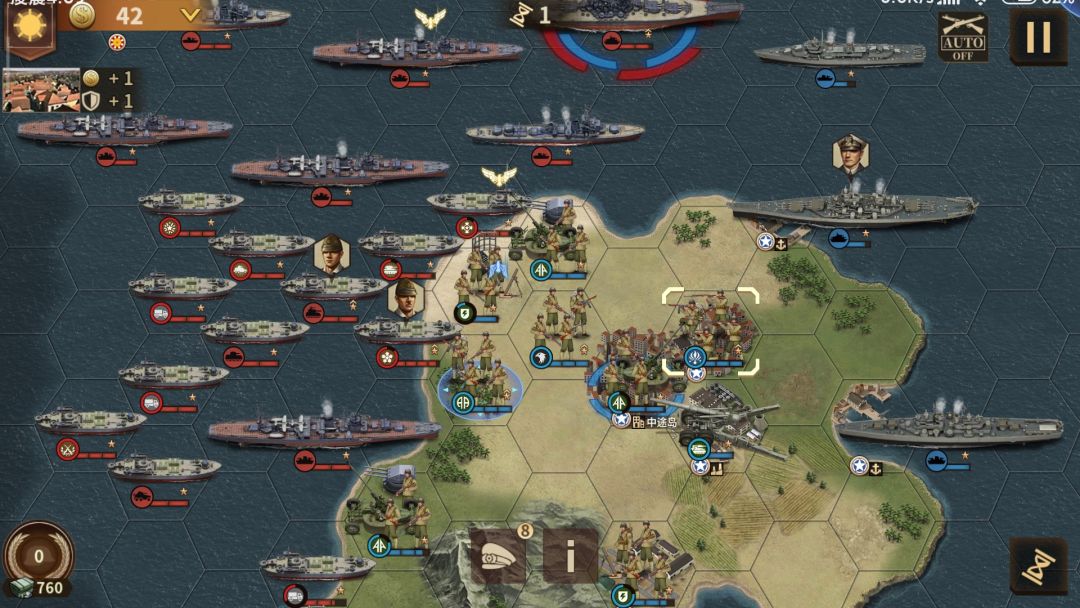The width and height of the screenshot is (1080, 608).
Task: Expand the gold resource dropdown arrow
Action: (x=190, y=15)
